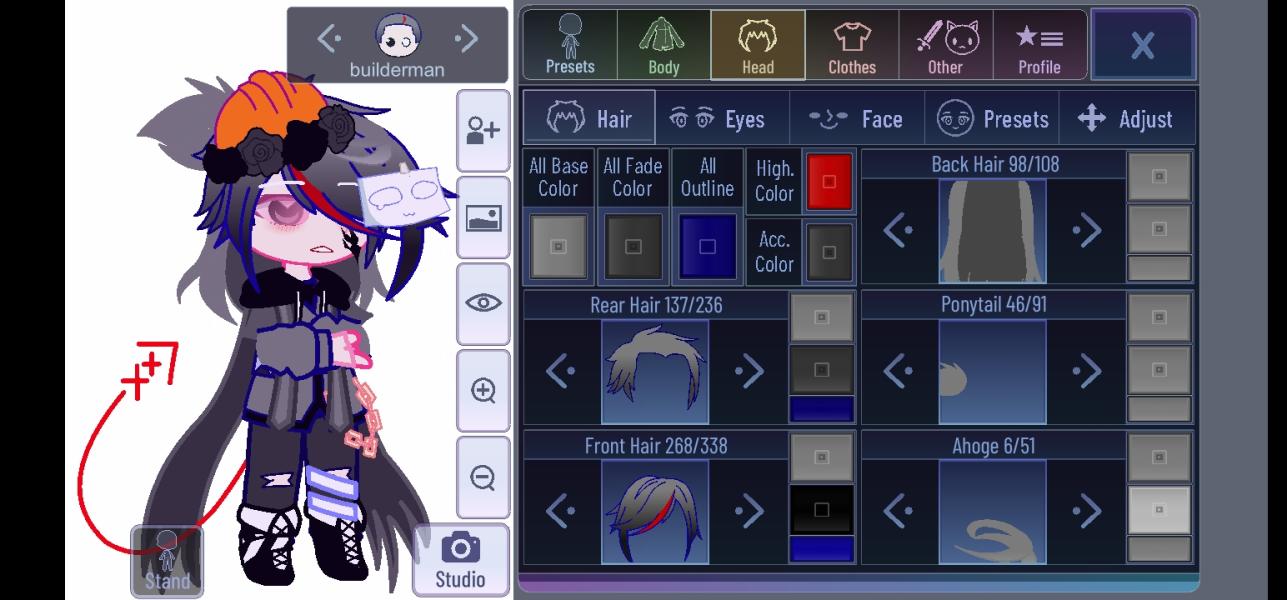
Task: Go to the previous Rear Hair style
Action: click(x=561, y=372)
